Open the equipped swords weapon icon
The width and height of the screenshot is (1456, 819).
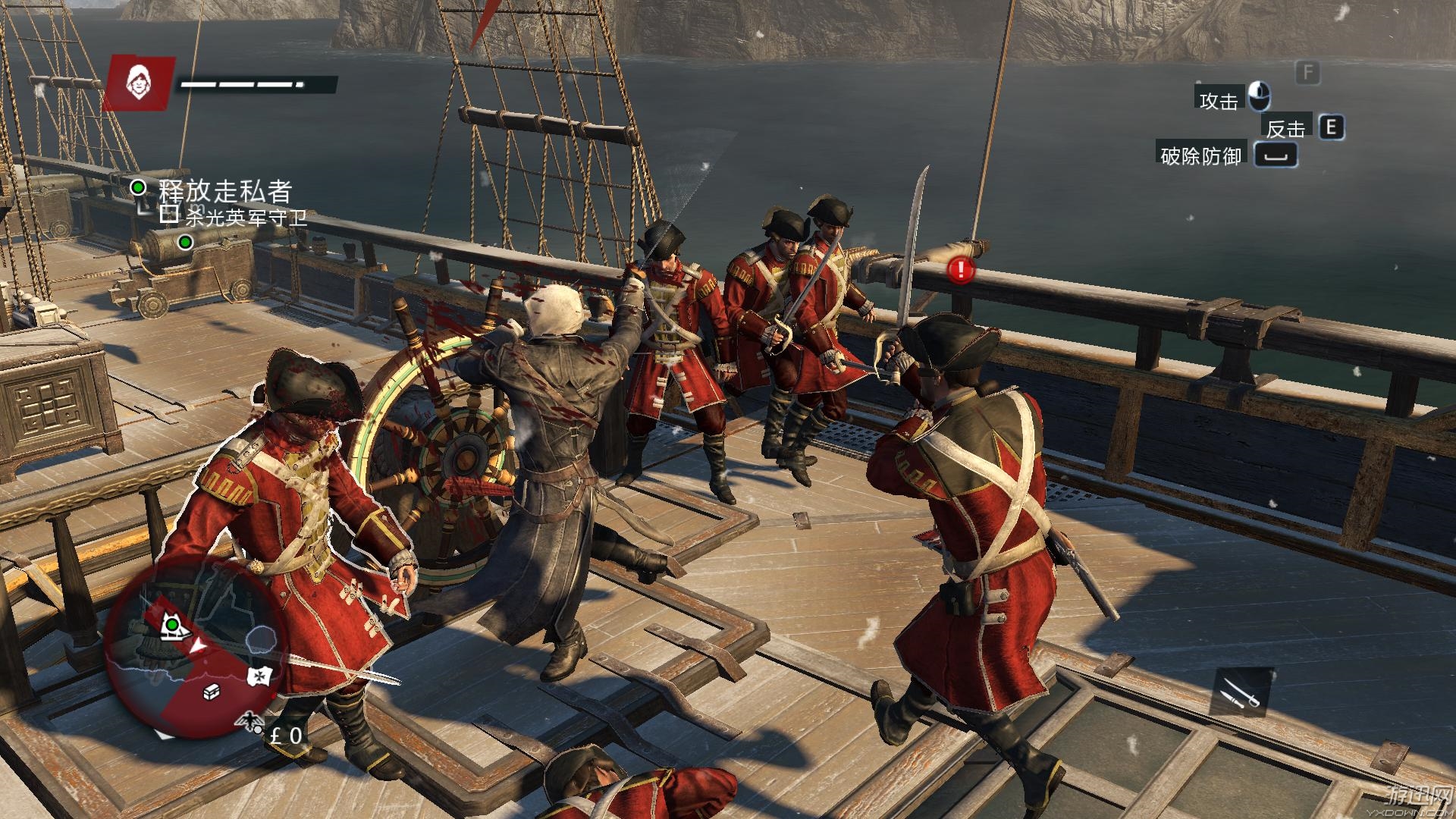tap(1241, 692)
